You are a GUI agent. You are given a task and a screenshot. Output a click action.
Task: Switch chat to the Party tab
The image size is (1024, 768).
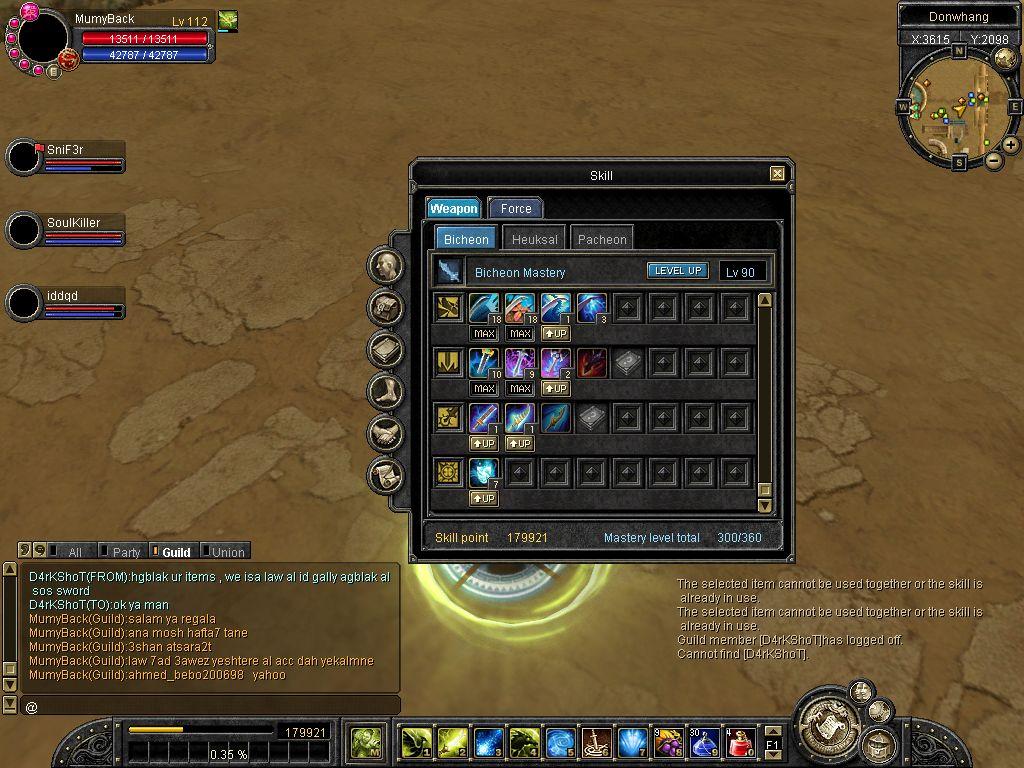(126, 552)
